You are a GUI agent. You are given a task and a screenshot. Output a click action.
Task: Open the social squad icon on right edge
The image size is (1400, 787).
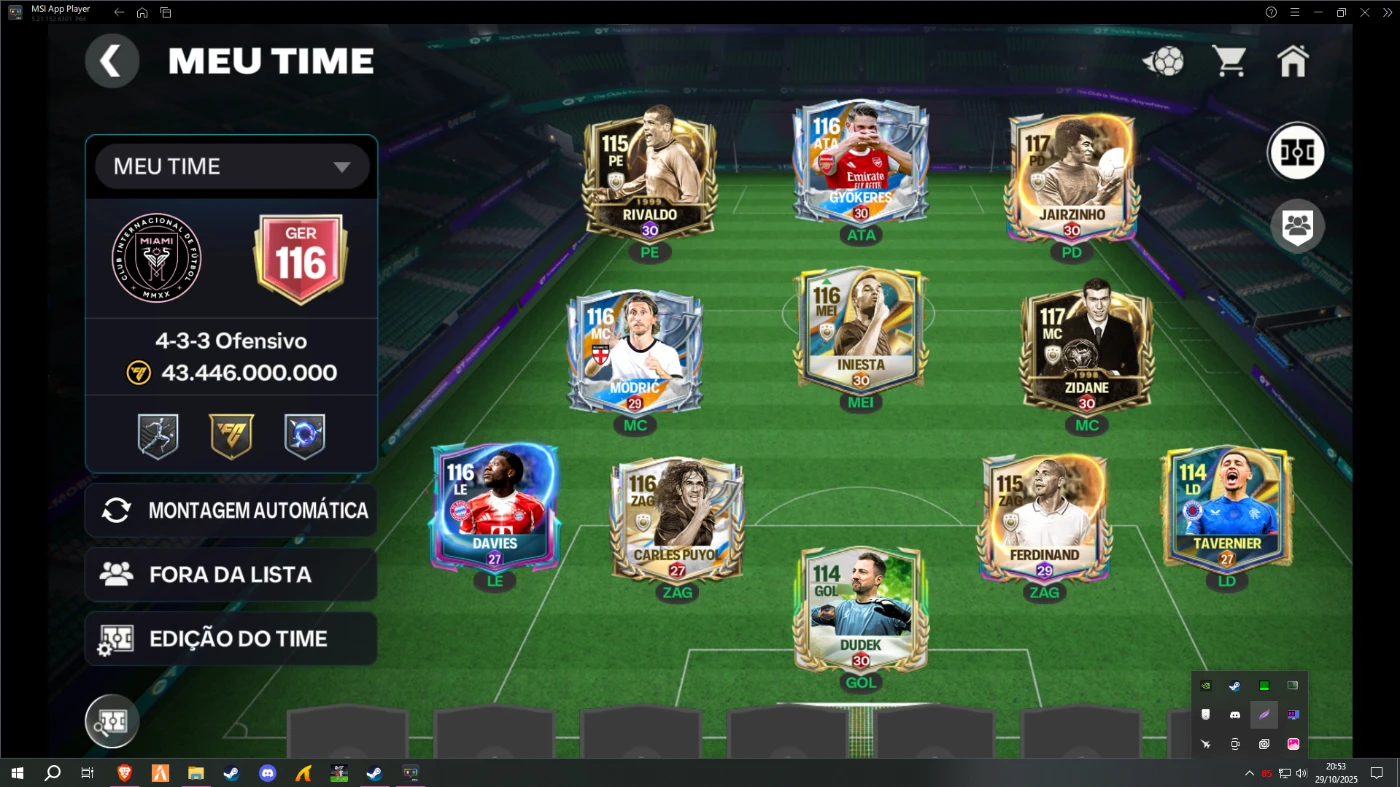(1296, 226)
